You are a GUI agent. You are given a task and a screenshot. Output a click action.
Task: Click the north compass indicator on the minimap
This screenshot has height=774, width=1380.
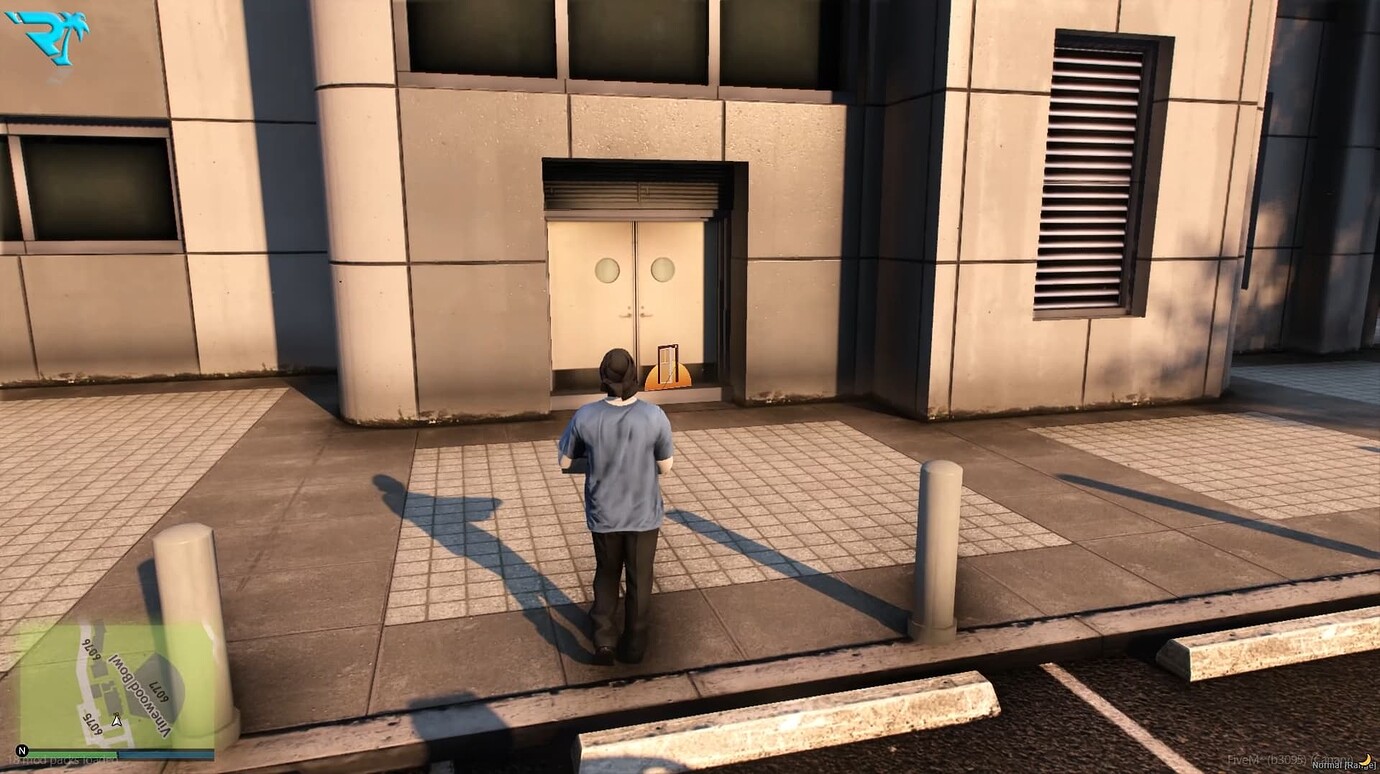pos(22,750)
